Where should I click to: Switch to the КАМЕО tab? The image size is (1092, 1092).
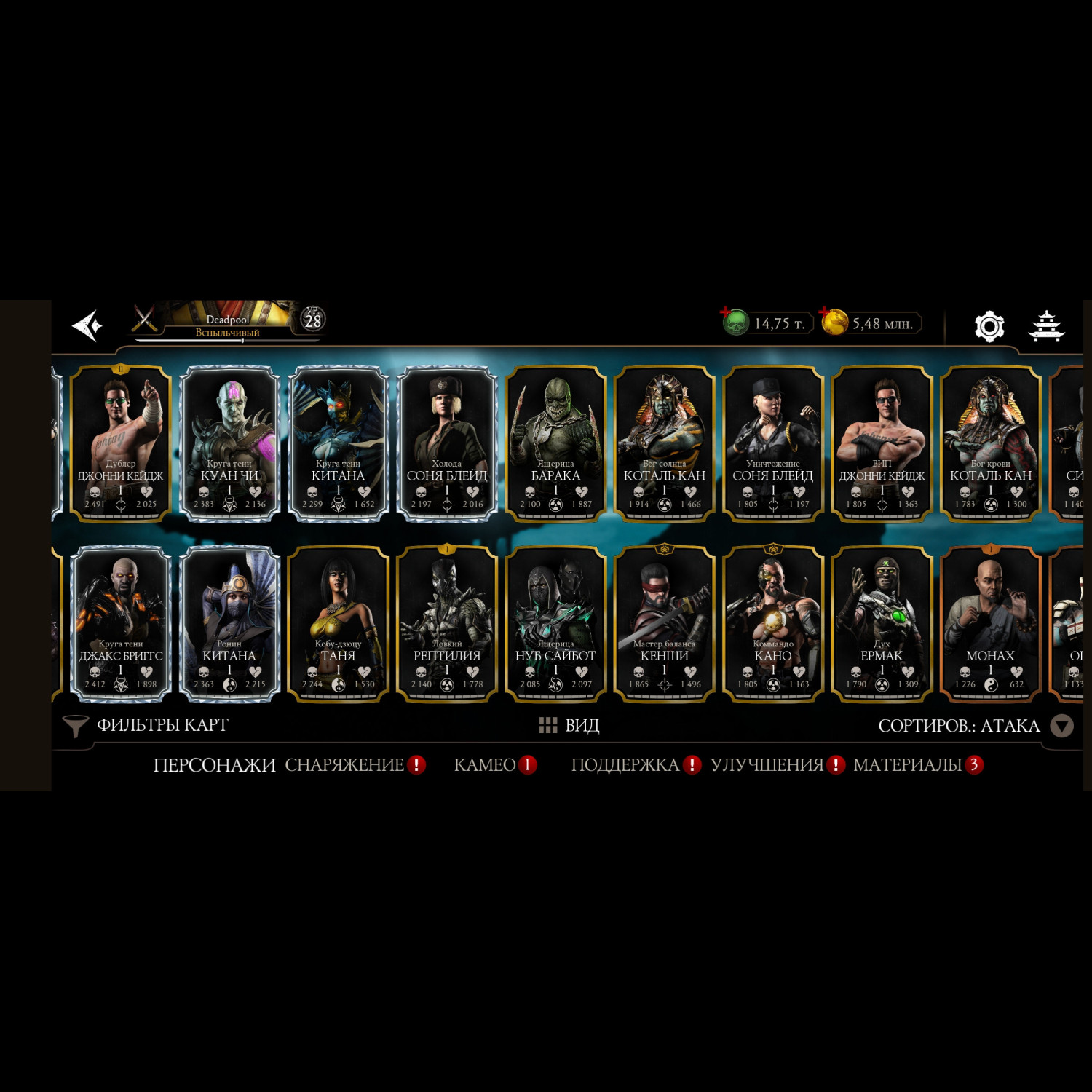[485, 765]
